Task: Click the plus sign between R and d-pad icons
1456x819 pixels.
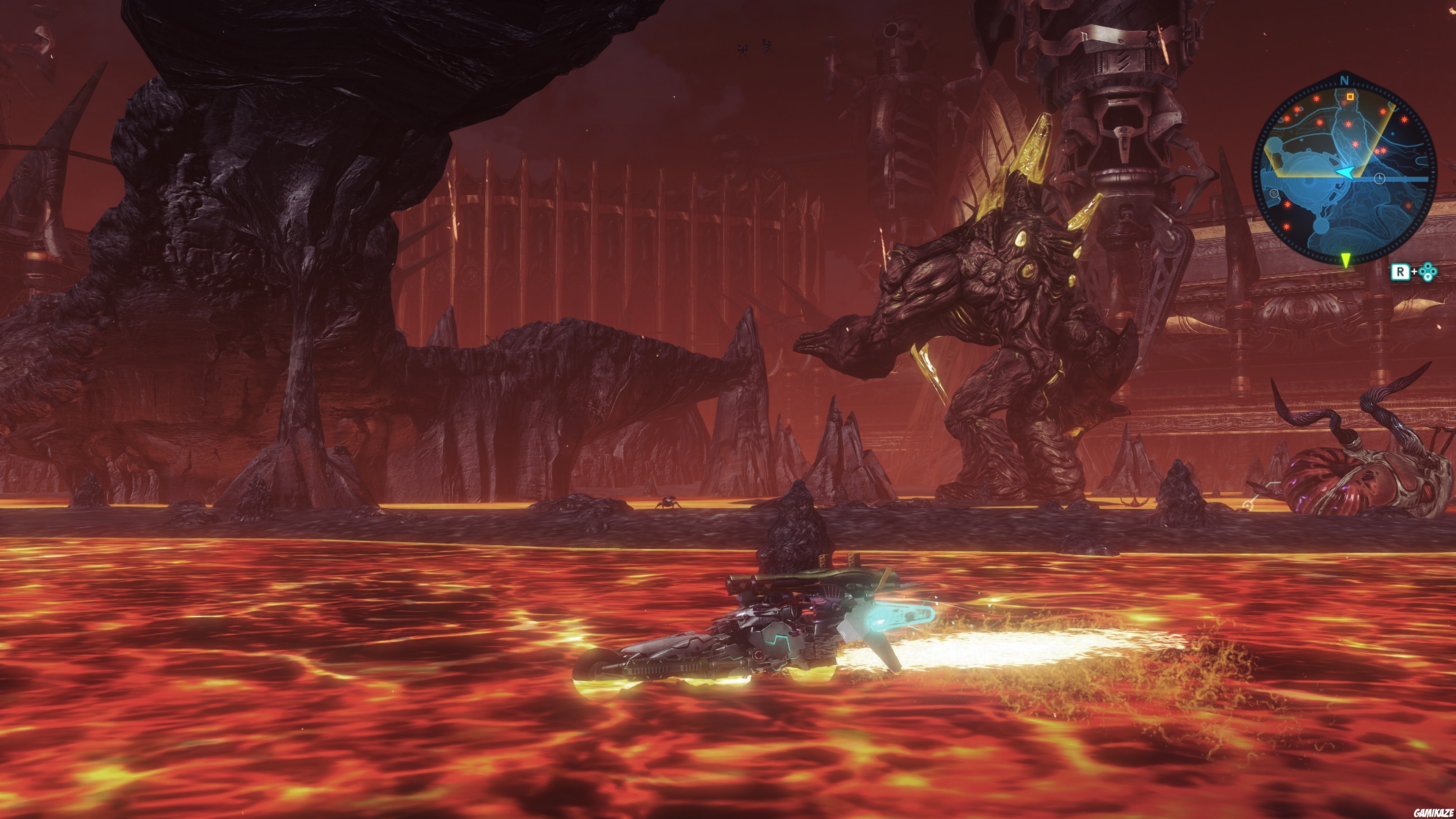Action: coord(1414,272)
